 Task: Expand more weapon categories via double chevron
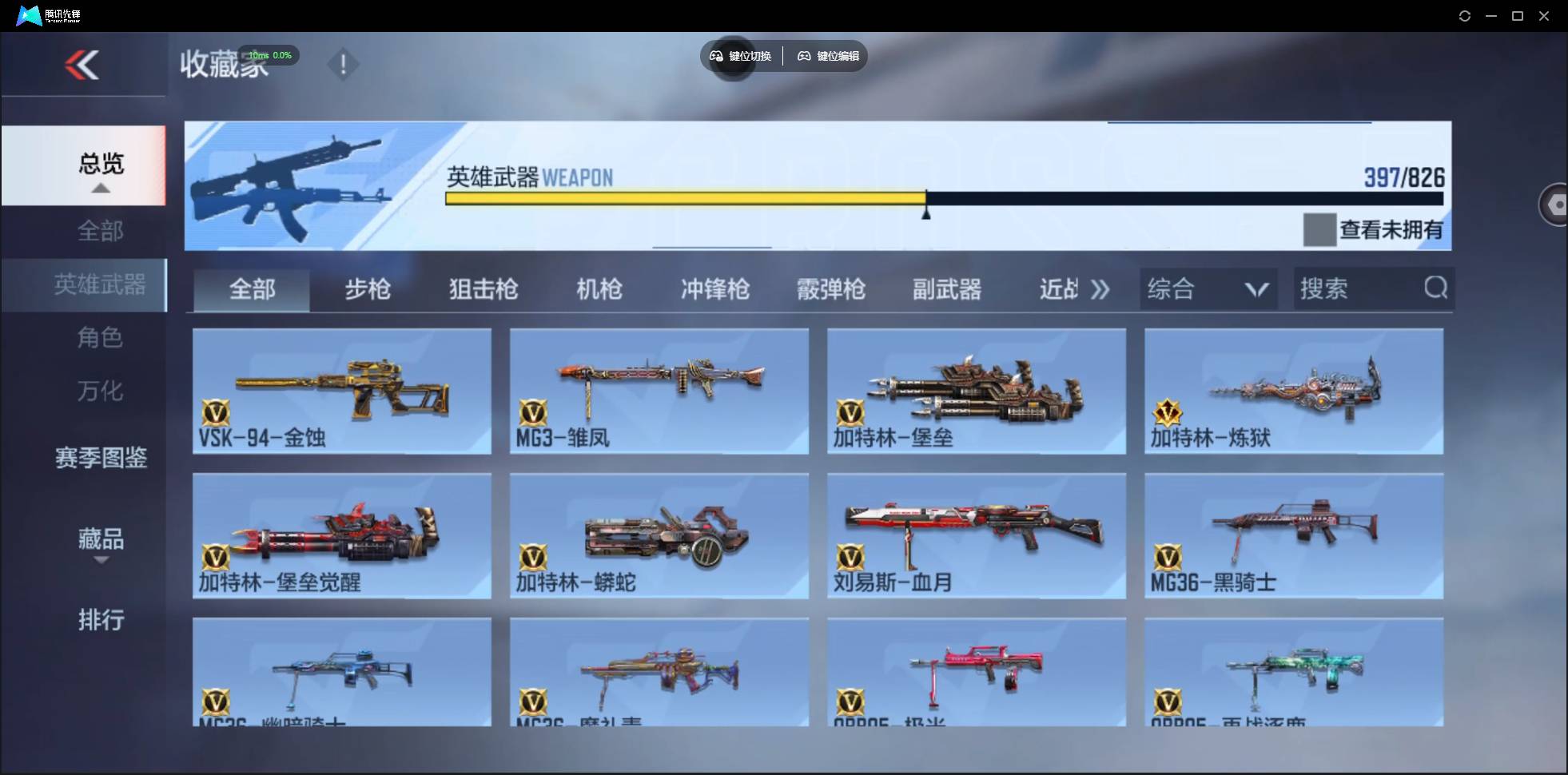point(1100,289)
